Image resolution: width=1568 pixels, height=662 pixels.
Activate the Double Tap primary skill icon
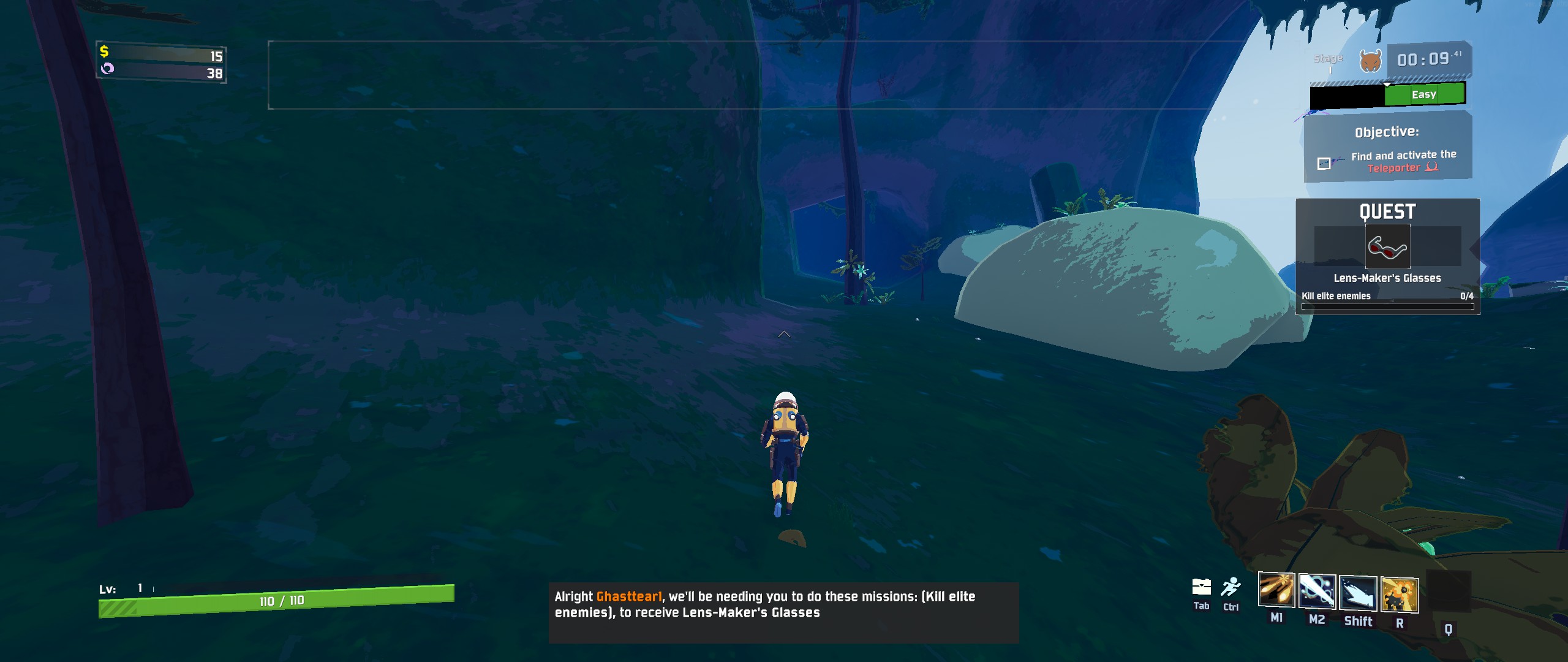point(1276,590)
